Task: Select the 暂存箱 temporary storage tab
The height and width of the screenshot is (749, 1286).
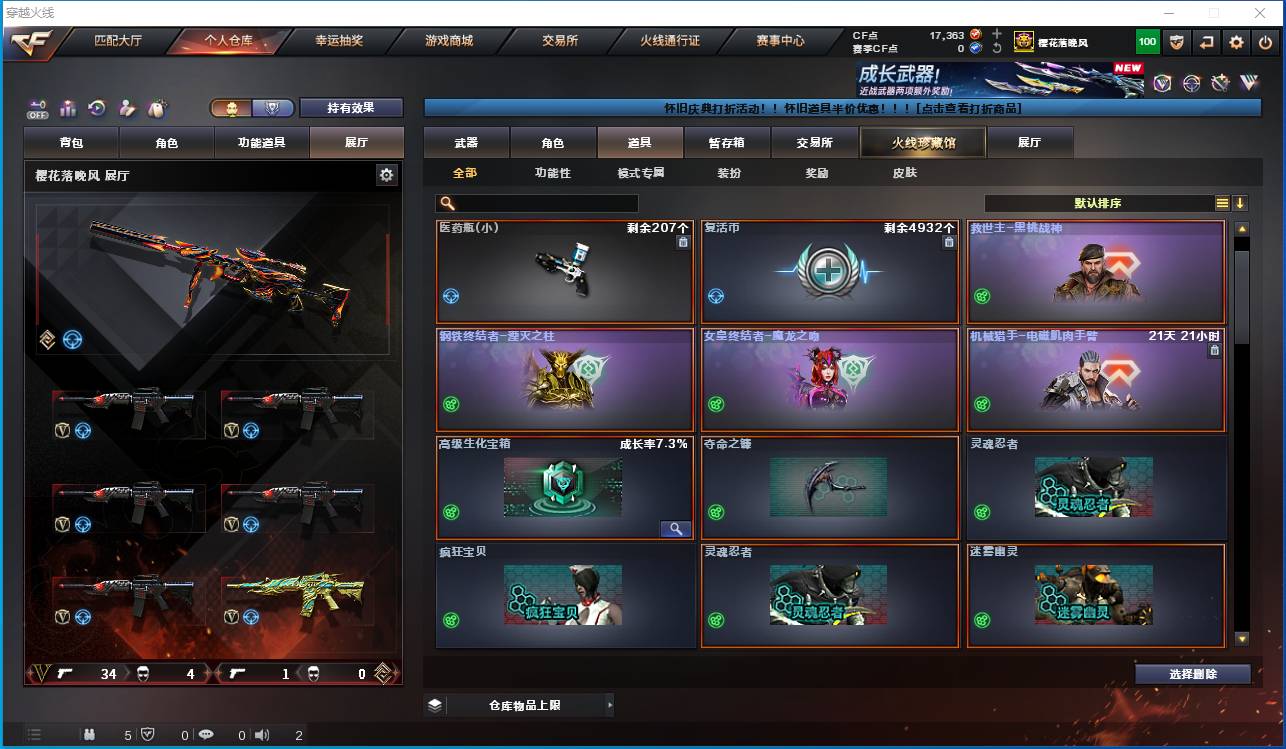Action: click(726, 143)
